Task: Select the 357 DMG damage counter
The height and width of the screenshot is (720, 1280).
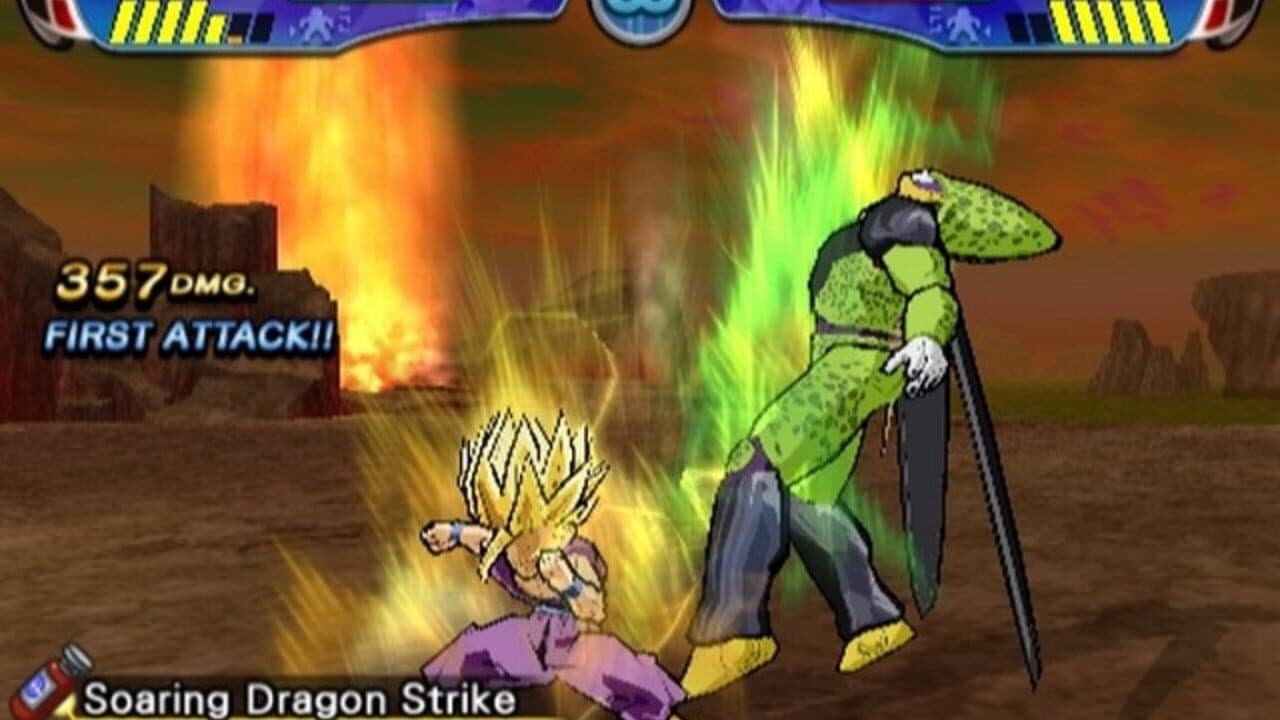Action: point(157,282)
